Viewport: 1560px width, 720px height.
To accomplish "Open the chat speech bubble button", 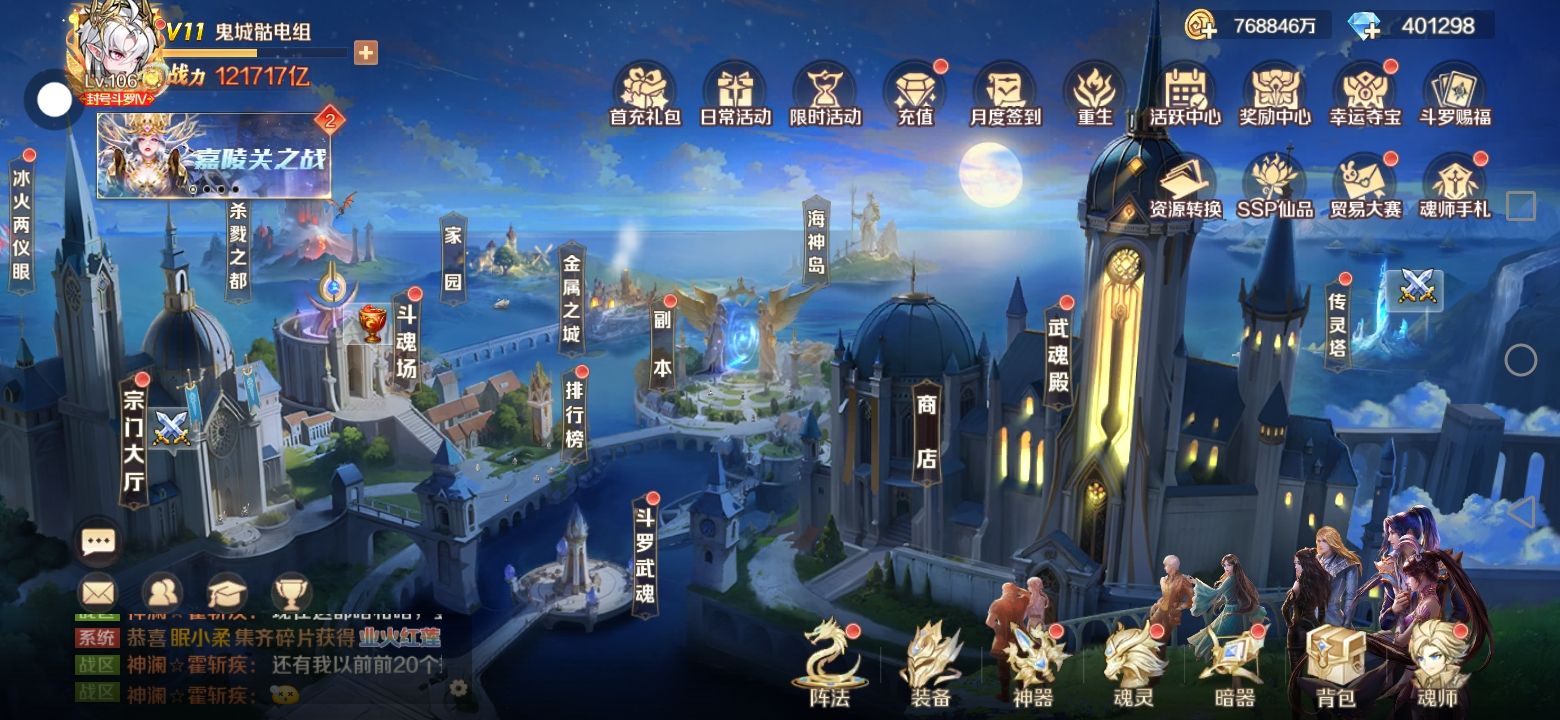I will pyautogui.click(x=98, y=543).
